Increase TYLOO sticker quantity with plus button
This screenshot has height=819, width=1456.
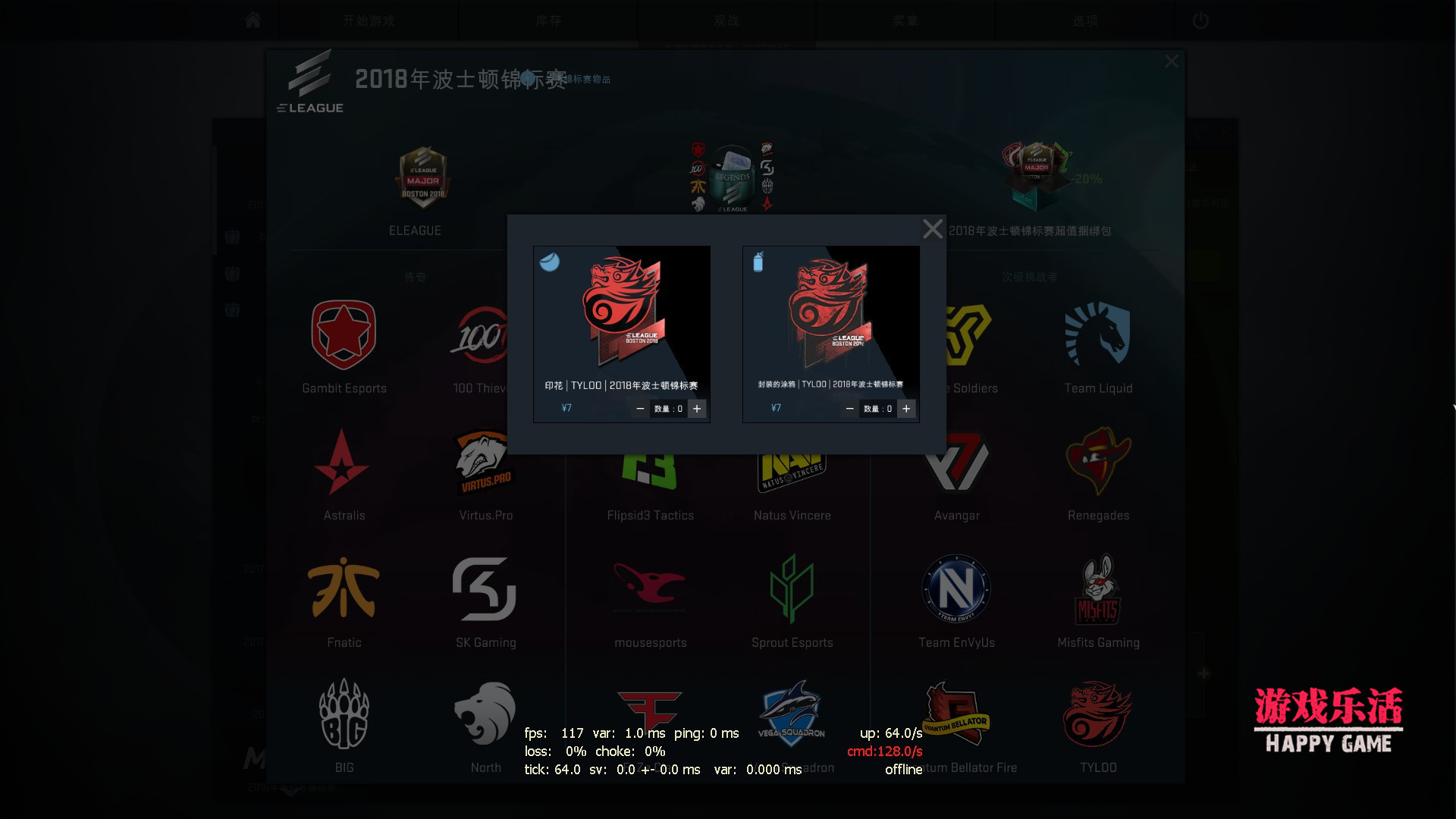(698, 408)
